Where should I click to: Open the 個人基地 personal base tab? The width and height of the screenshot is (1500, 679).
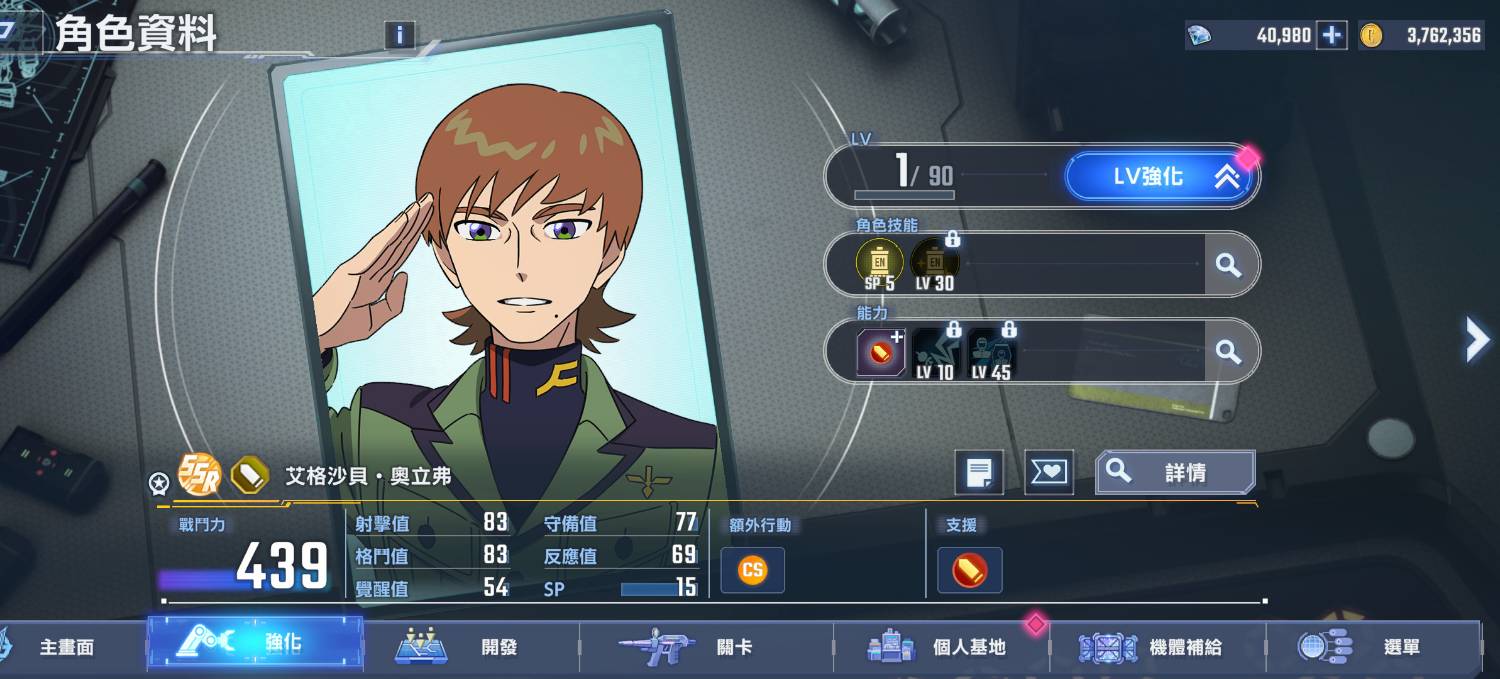point(940,647)
